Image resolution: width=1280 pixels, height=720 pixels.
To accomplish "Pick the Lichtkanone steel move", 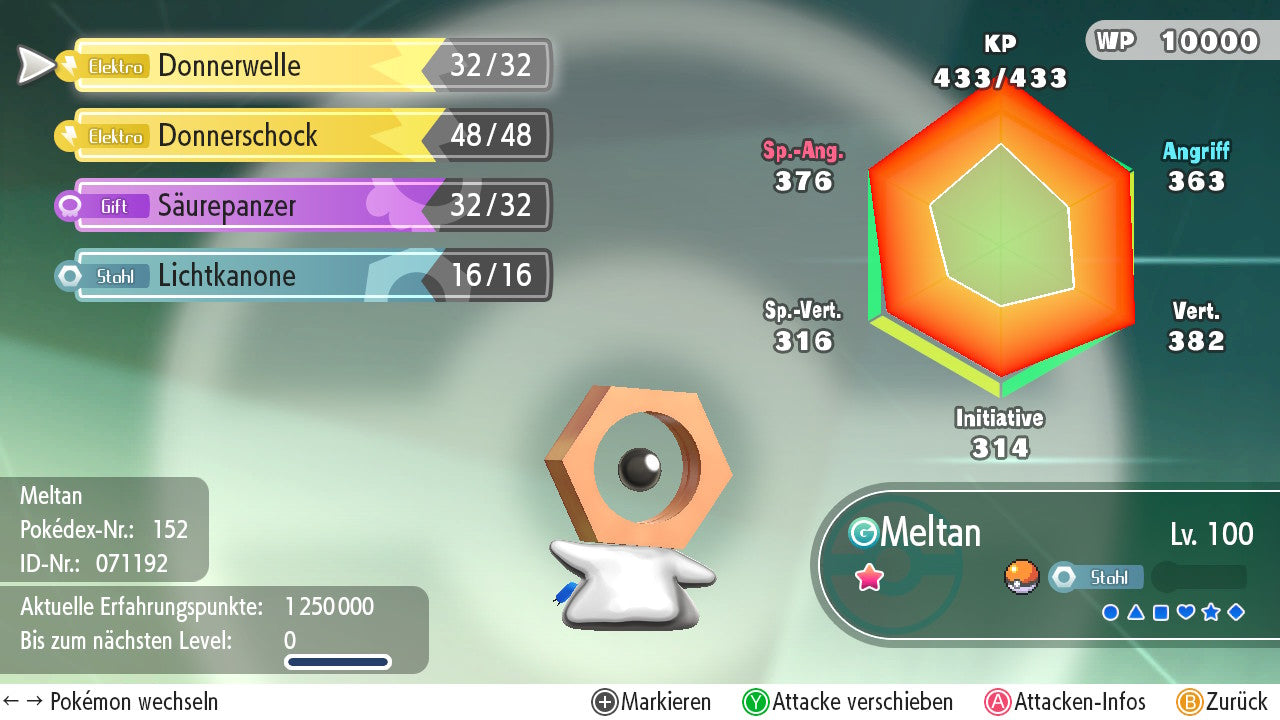I will [x=300, y=276].
